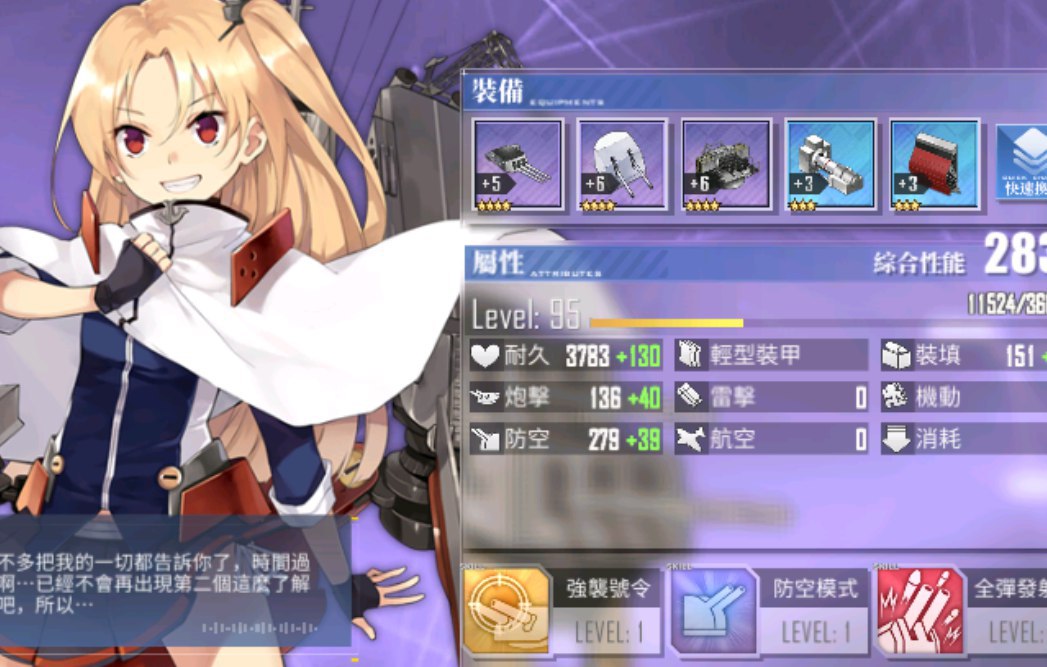Show the 全彈發射 skill info
Screen dimensions: 1047x667
962,610
